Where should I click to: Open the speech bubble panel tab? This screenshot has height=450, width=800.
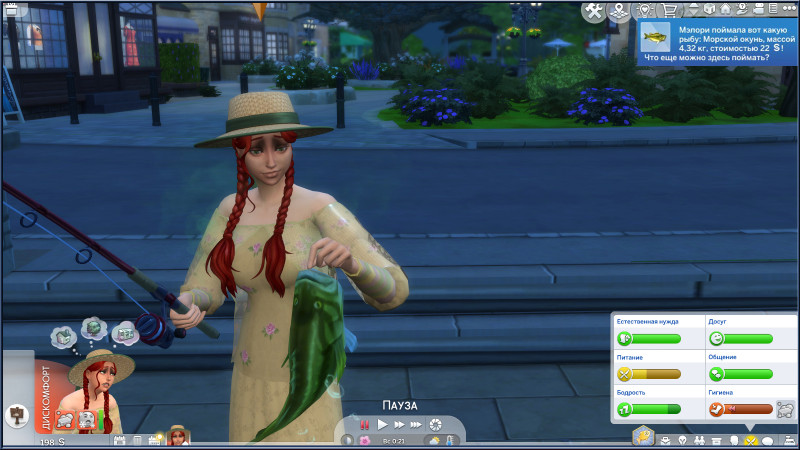pos(768,441)
